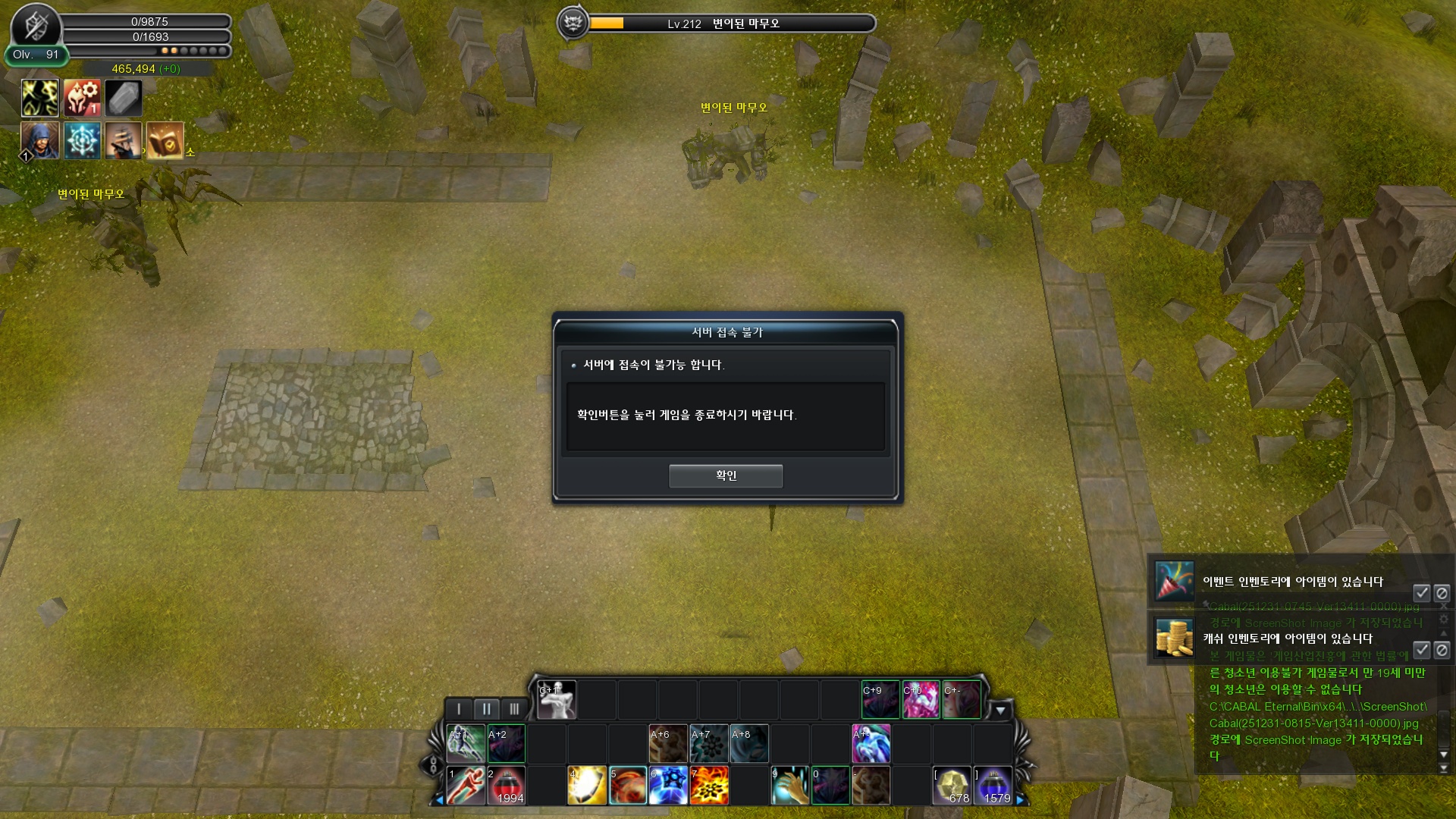Use the yellow gem item with 678 count
The image size is (1456, 819).
tap(952, 786)
